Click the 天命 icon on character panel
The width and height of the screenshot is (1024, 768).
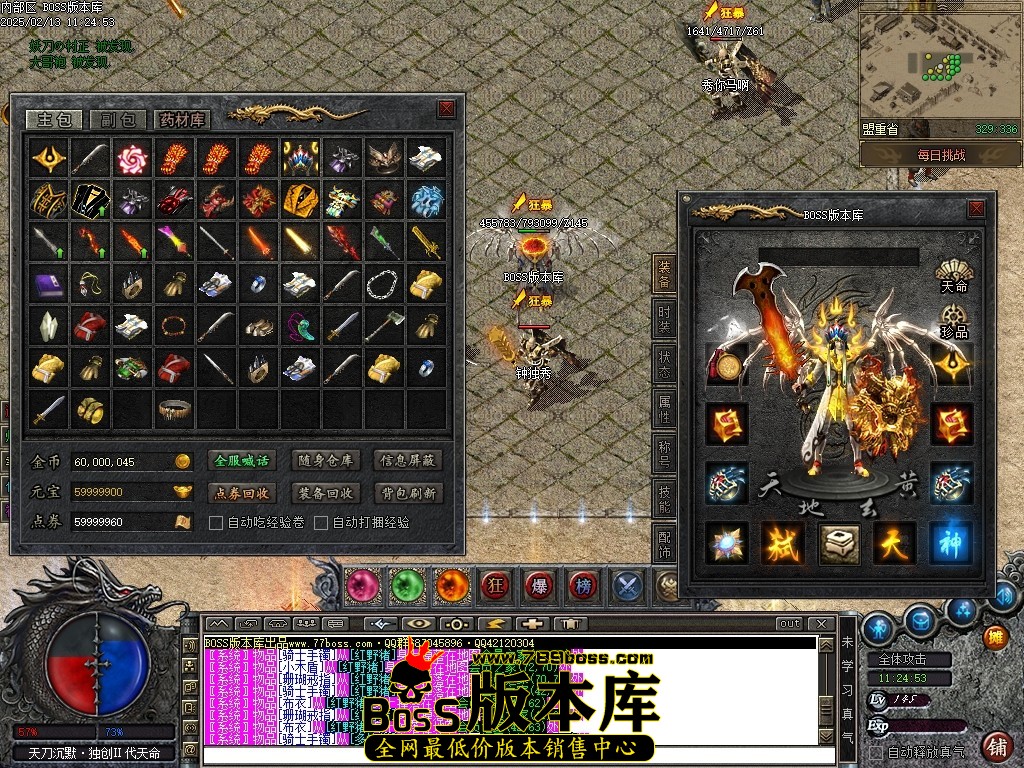pyautogui.click(x=953, y=273)
